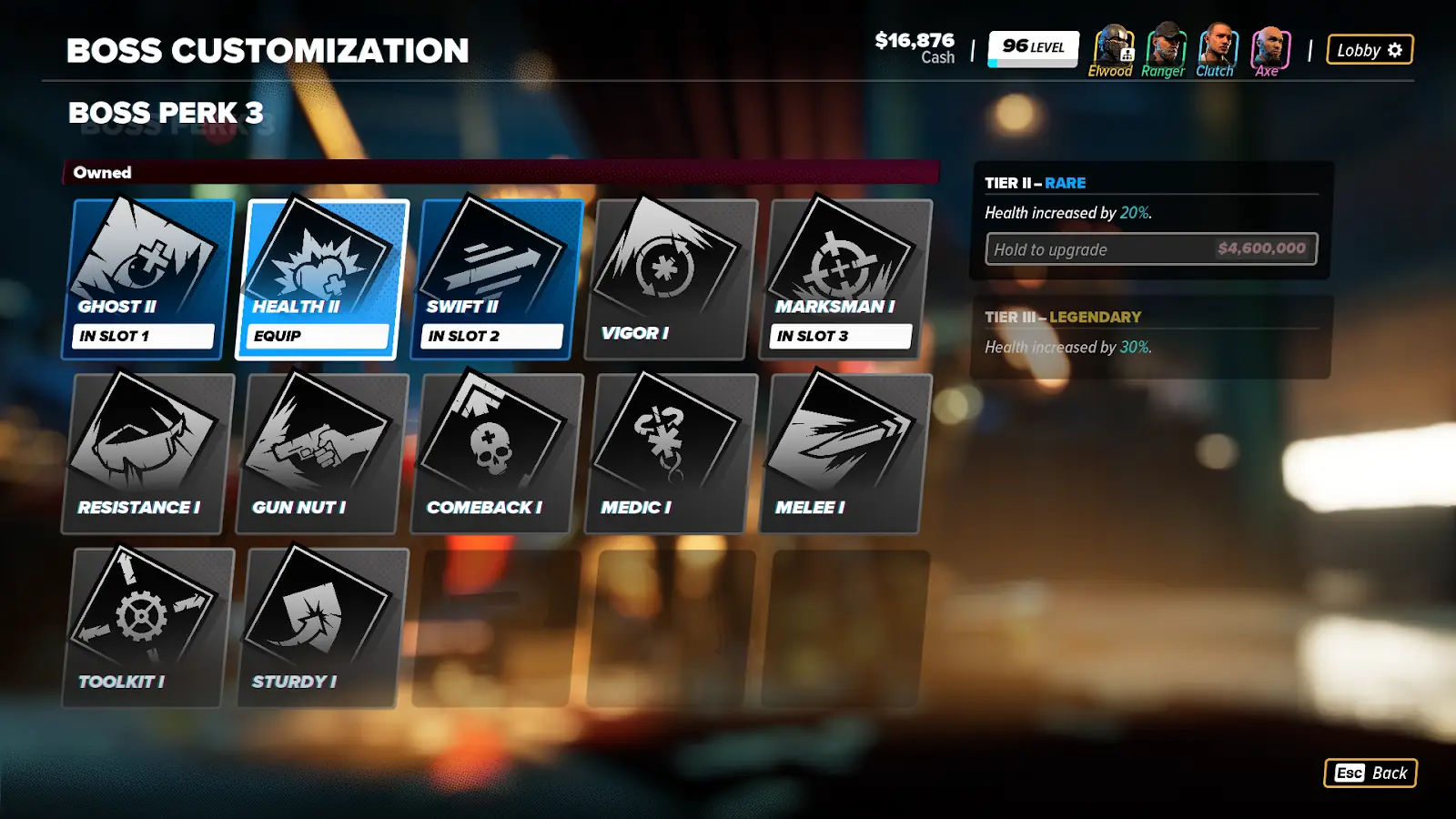Go back with the Back button
This screenshot has width=1456, height=819.
1370,773
